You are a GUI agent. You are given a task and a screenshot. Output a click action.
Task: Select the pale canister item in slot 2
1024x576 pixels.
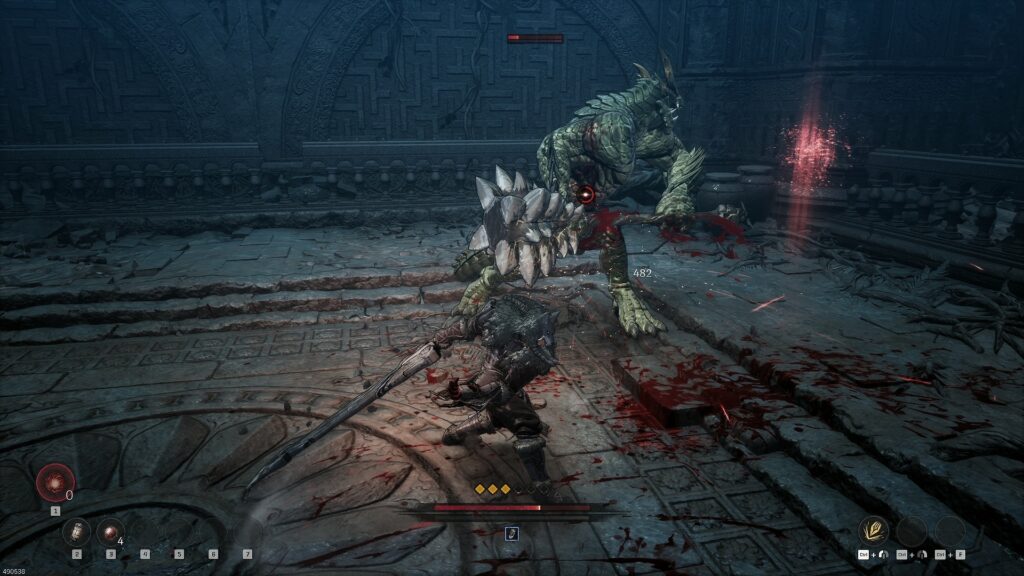77,532
